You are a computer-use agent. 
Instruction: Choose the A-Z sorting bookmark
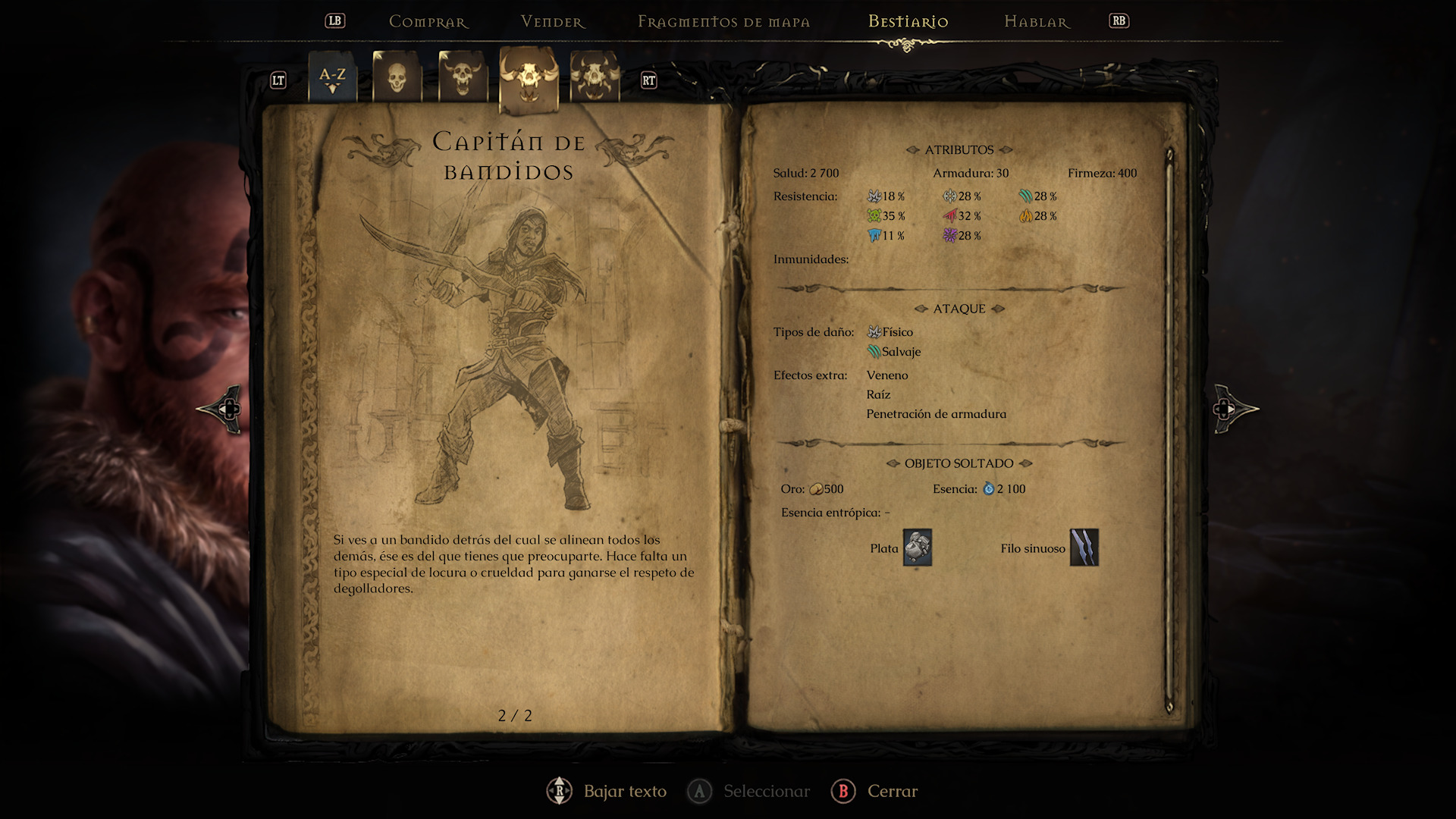coord(332,77)
